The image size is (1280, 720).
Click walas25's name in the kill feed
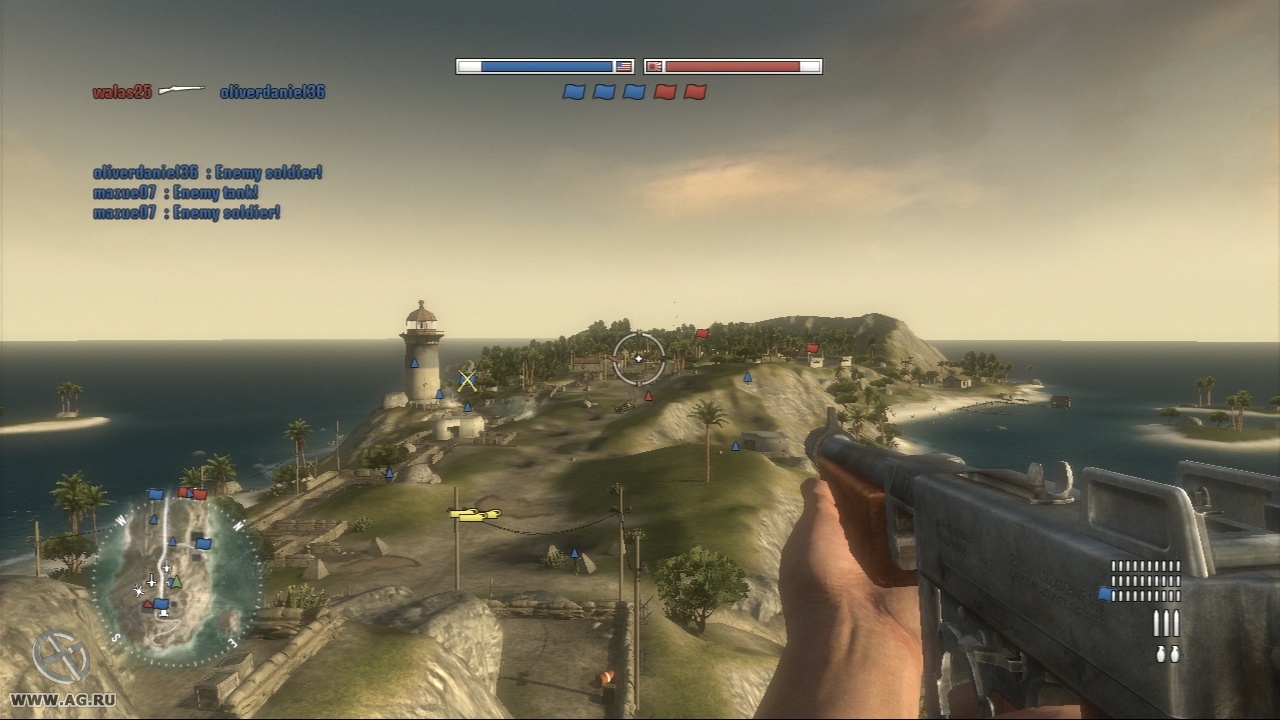[x=122, y=92]
